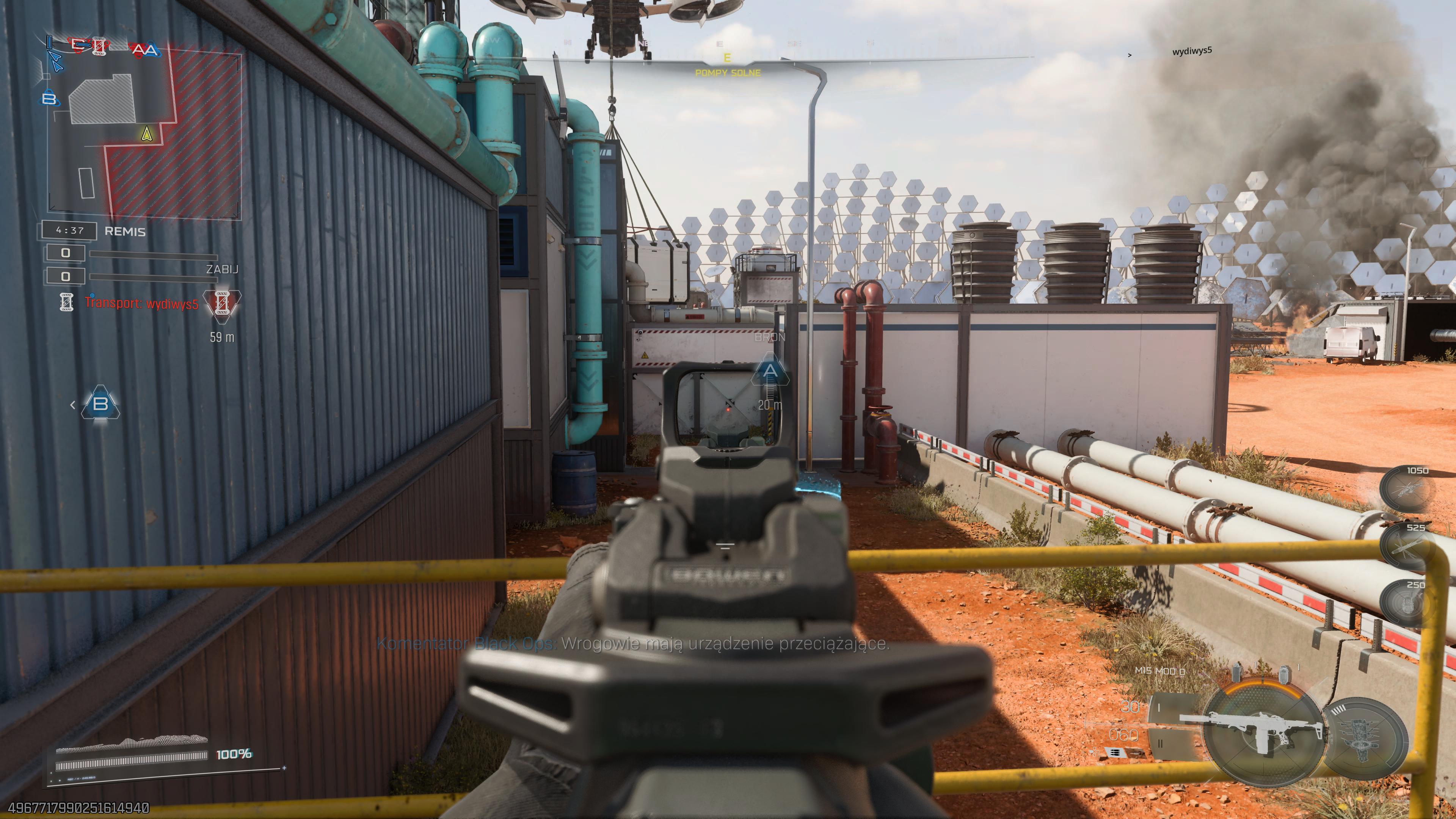The width and height of the screenshot is (1456, 819).
Task: Click the yellow player arrow on the minimap
Action: 147,133
